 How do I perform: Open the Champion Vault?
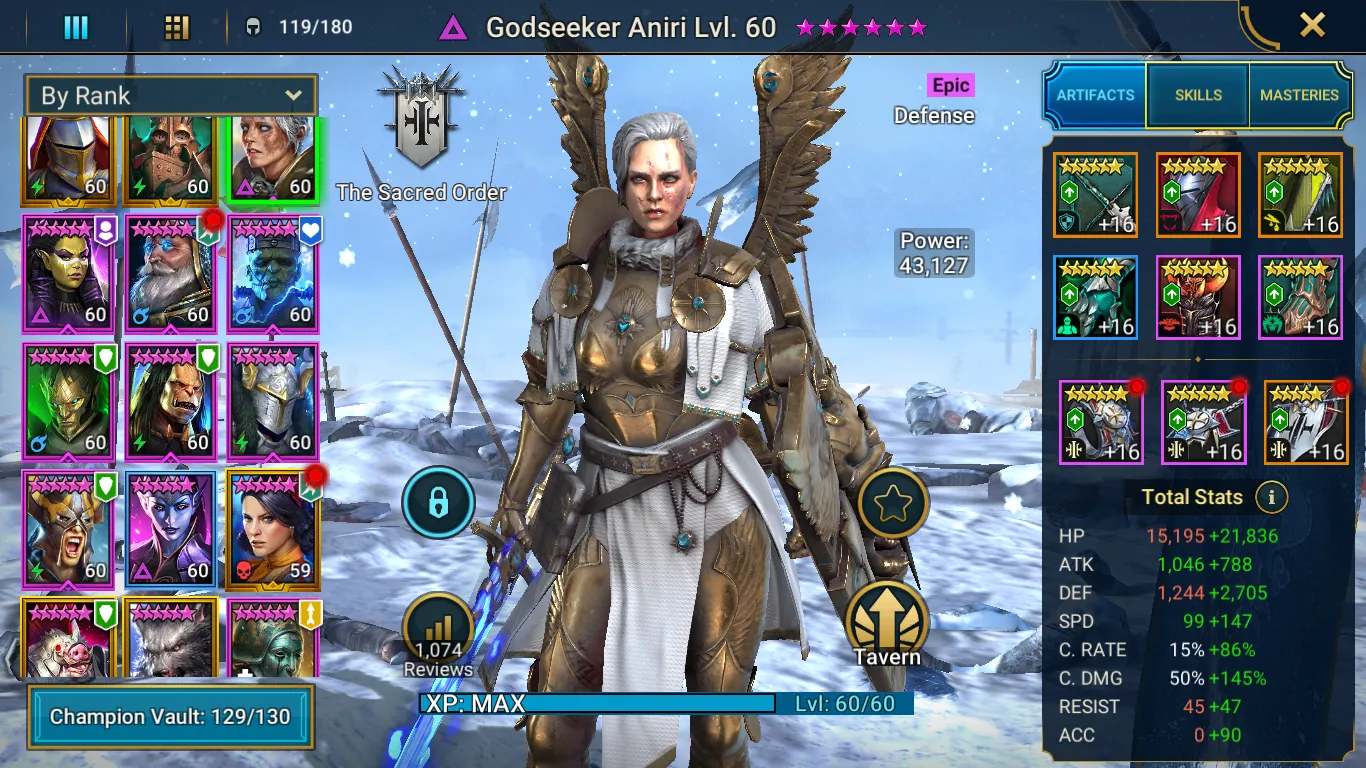(x=170, y=717)
